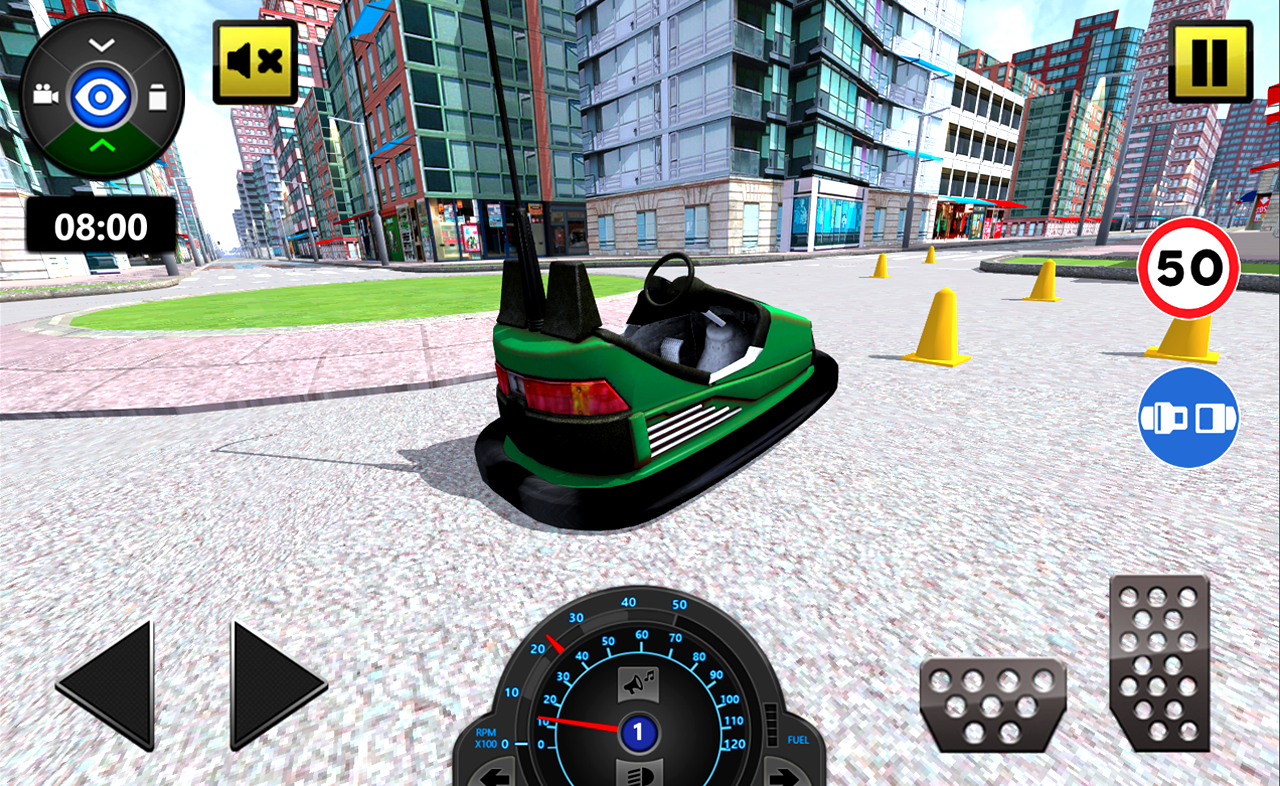Expand camera options with the top down-chevron

[x=103, y=45]
